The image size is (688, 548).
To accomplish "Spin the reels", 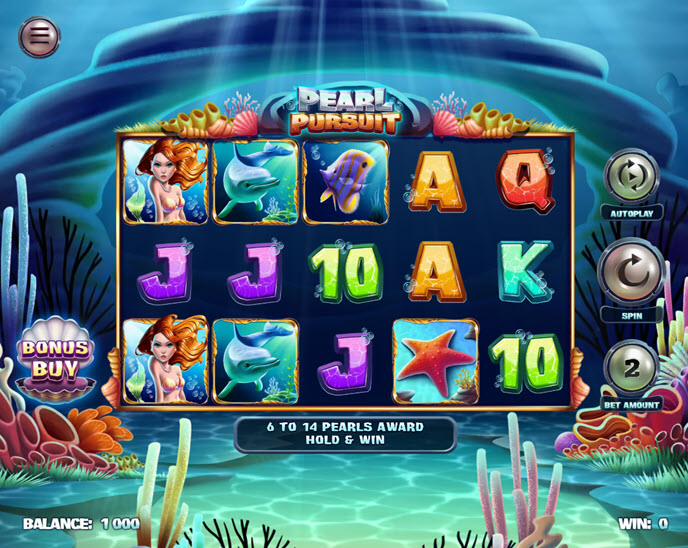I will (x=631, y=269).
